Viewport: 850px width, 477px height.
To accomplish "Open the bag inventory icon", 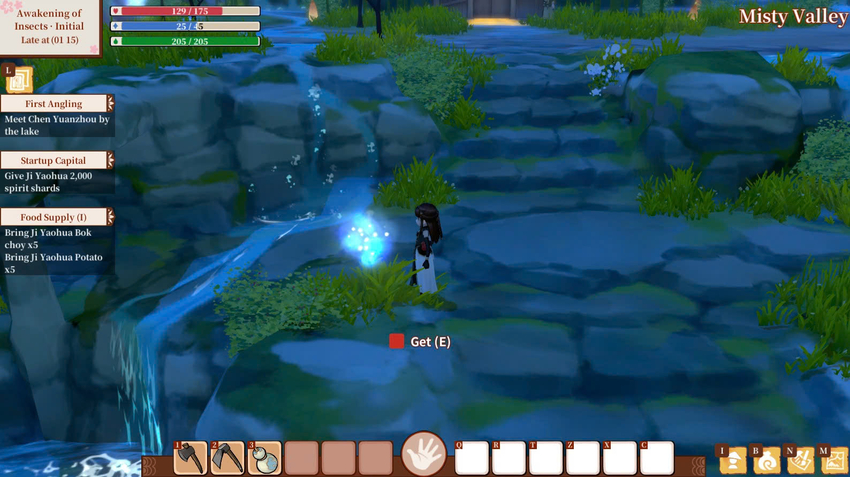I will [766, 461].
